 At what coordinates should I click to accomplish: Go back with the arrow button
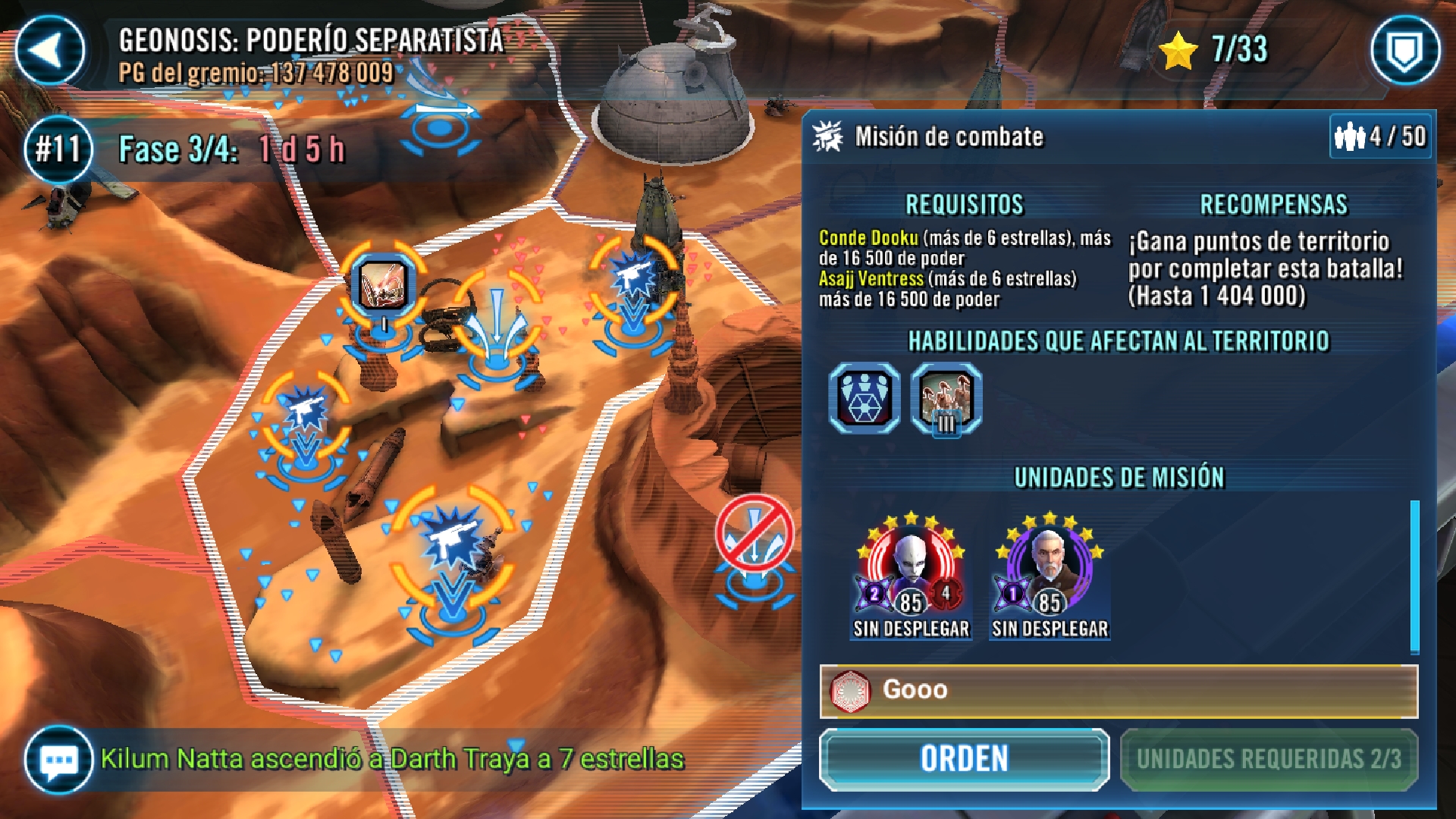coord(50,50)
